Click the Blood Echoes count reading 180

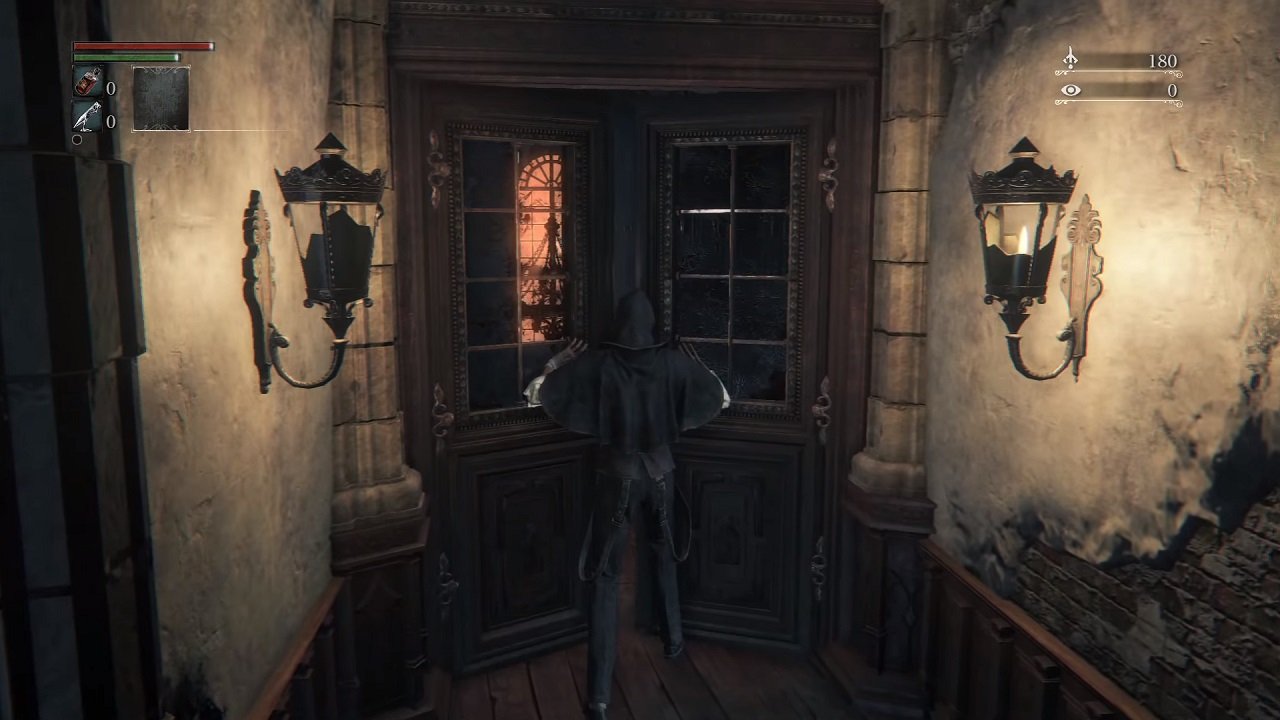1162,60
